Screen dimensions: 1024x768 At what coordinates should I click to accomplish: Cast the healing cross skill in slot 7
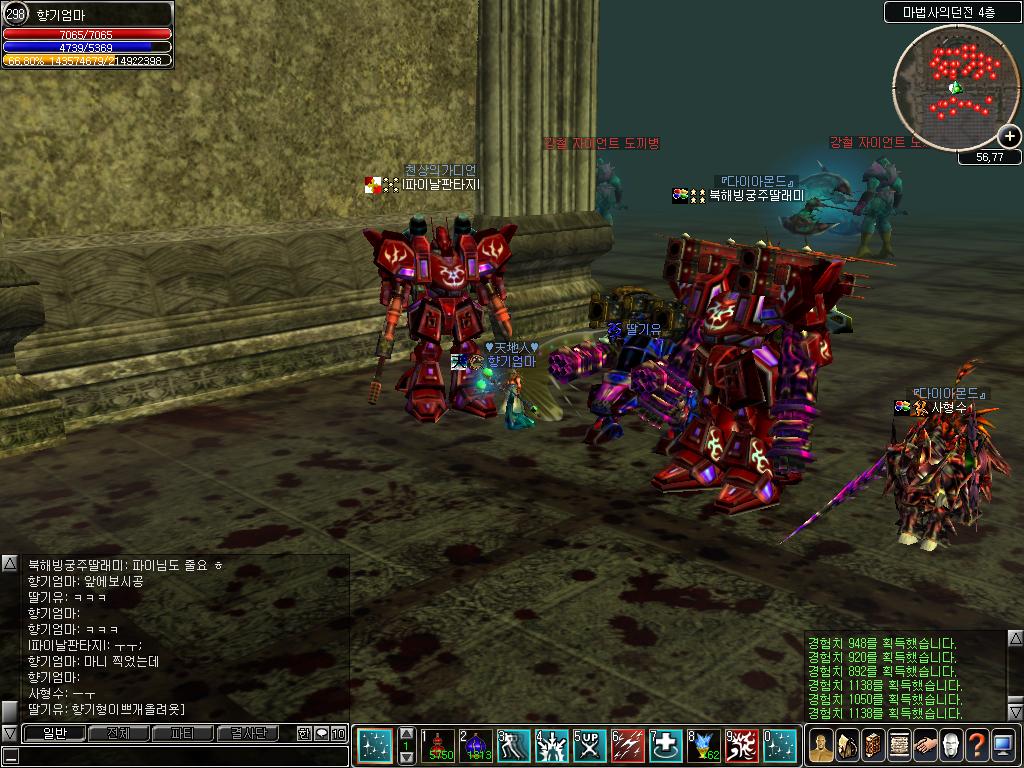[665, 746]
